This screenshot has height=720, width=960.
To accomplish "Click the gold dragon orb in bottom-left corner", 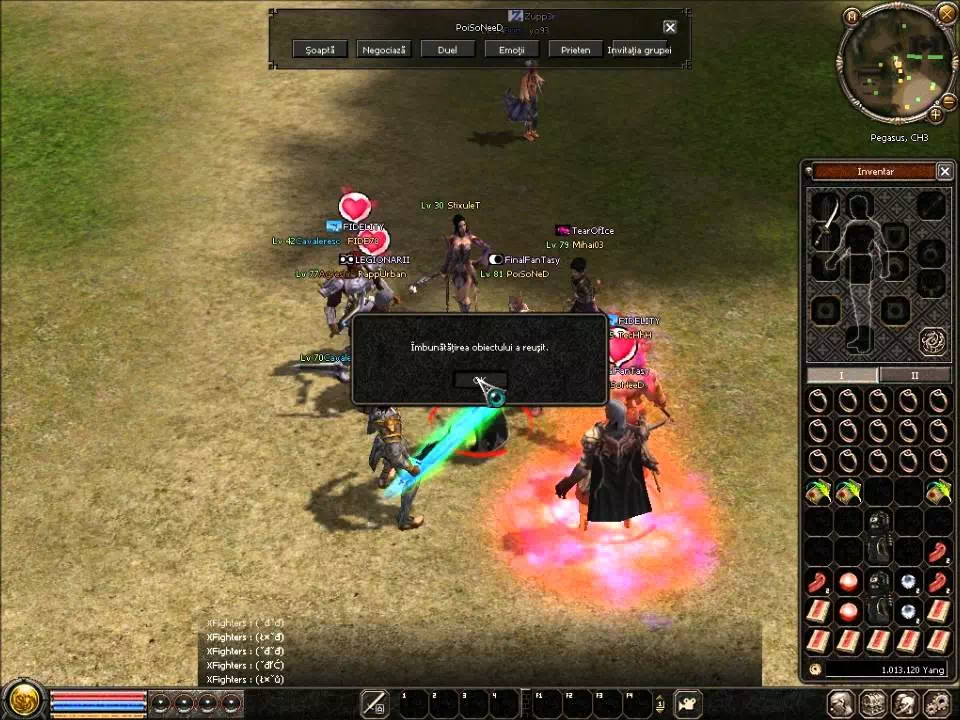I will [24, 699].
